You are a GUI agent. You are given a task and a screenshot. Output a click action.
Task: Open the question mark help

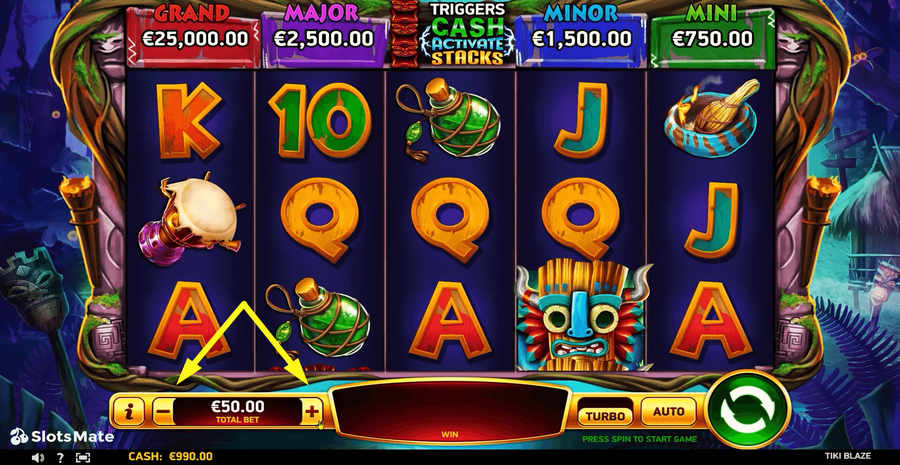pos(60,457)
